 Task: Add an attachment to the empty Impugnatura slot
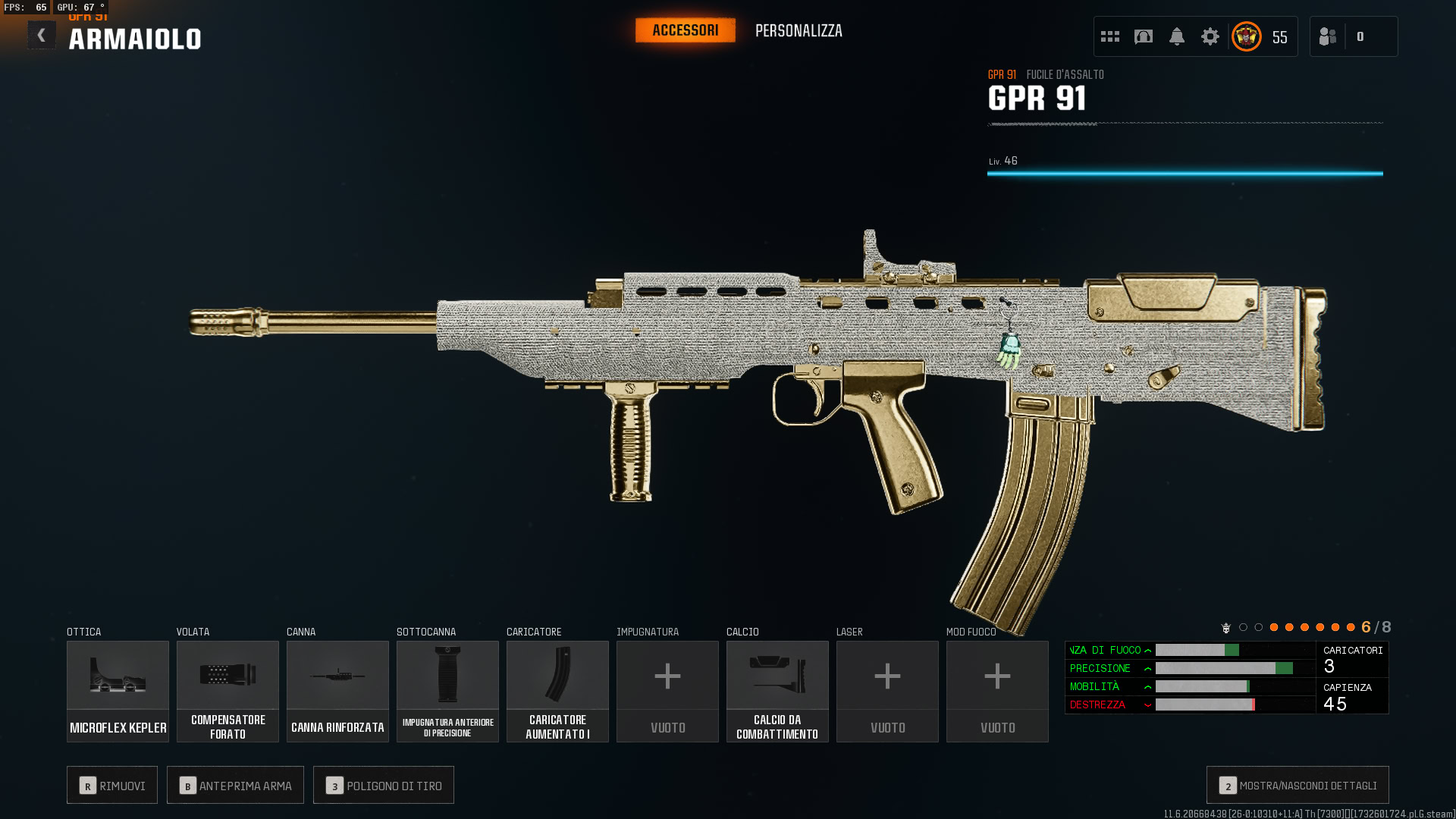[x=667, y=691]
